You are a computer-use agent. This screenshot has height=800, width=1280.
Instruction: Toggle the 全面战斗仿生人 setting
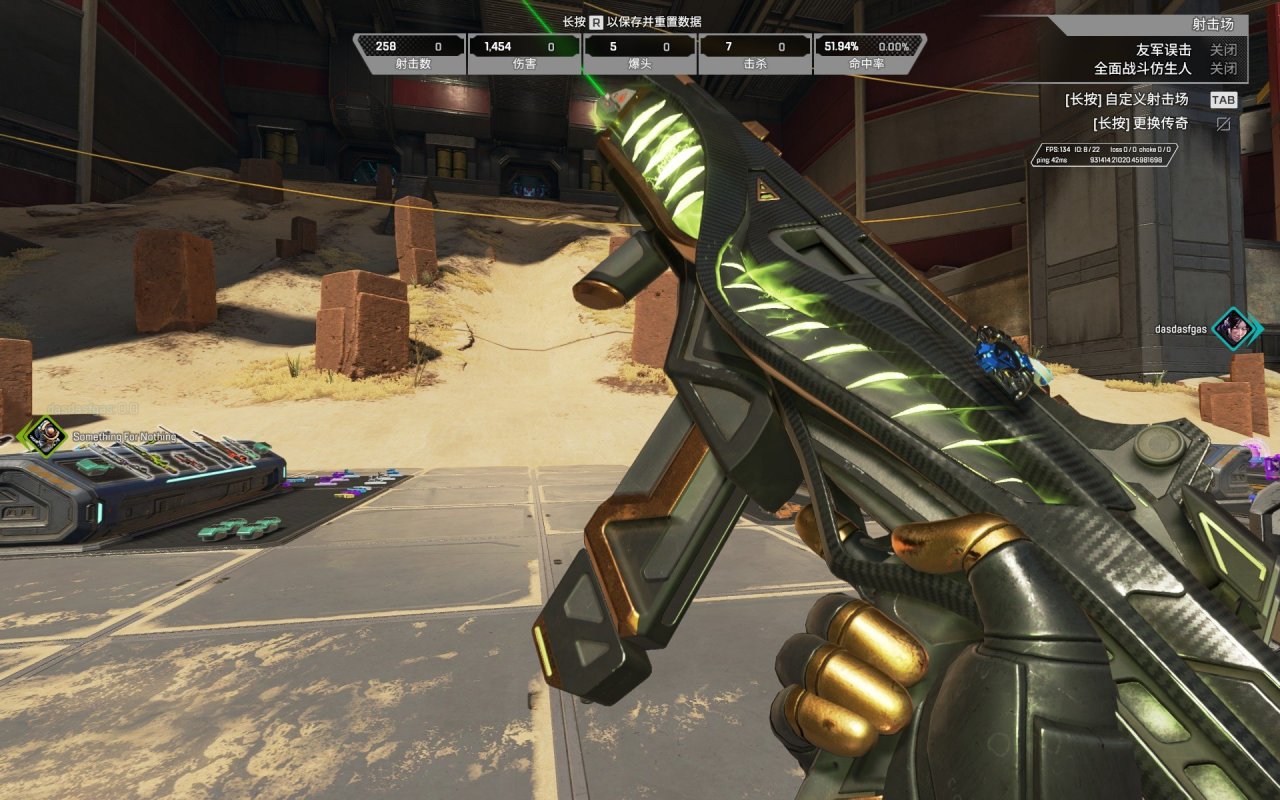click(1223, 69)
